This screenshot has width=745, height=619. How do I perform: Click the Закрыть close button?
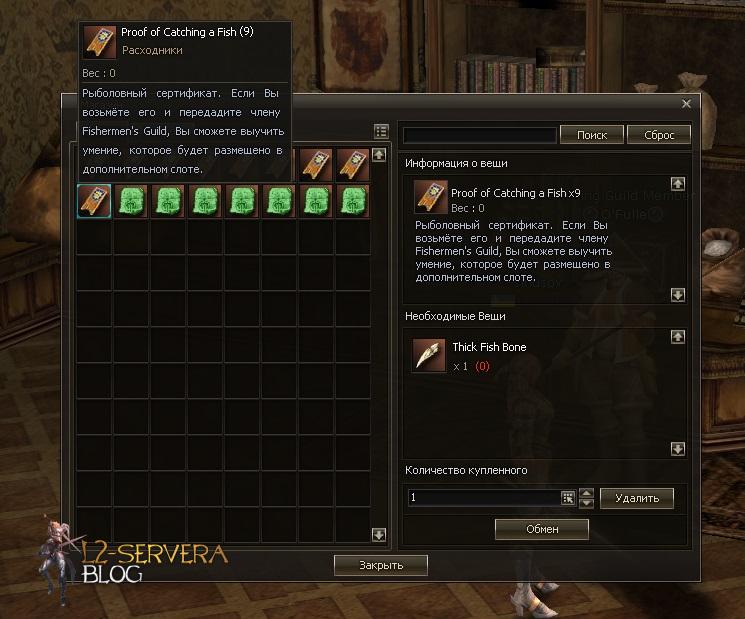point(381,565)
